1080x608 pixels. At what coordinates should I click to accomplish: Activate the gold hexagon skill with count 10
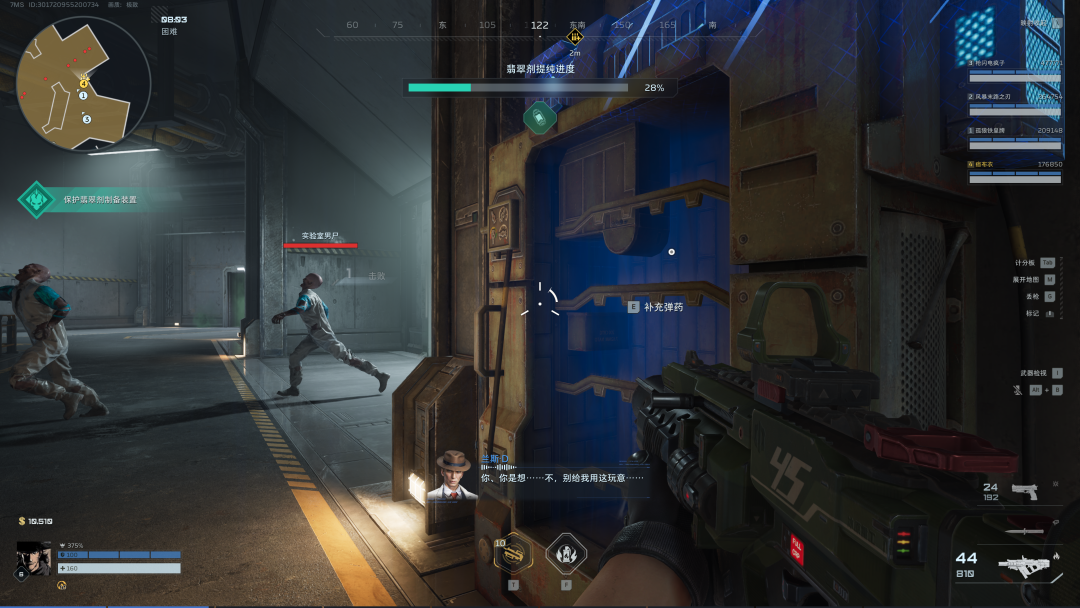pyautogui.click(x=513, y=553)
